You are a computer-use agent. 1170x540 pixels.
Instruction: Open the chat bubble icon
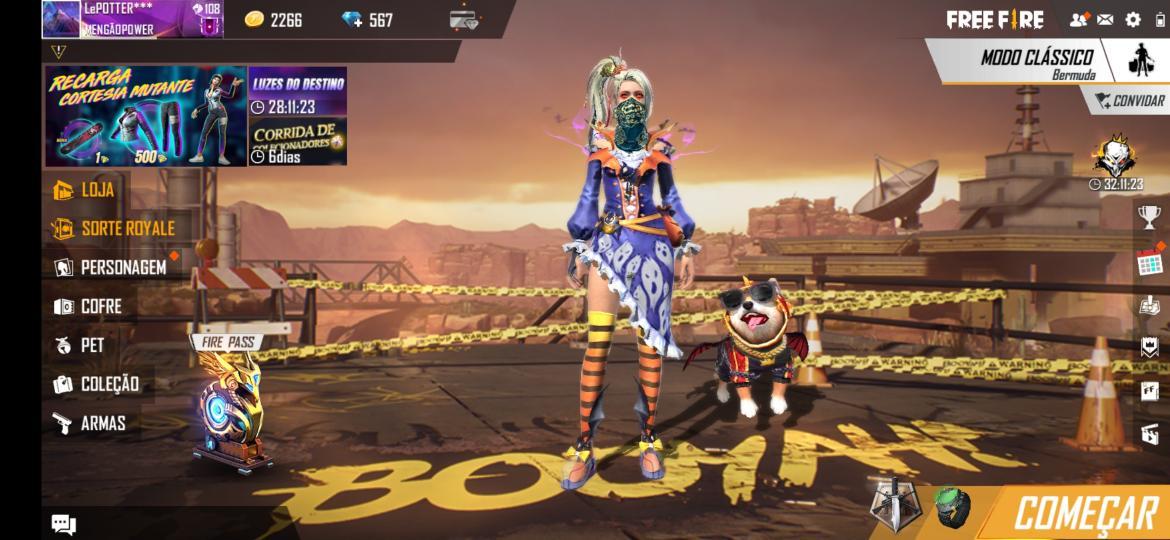click(64, 524)
